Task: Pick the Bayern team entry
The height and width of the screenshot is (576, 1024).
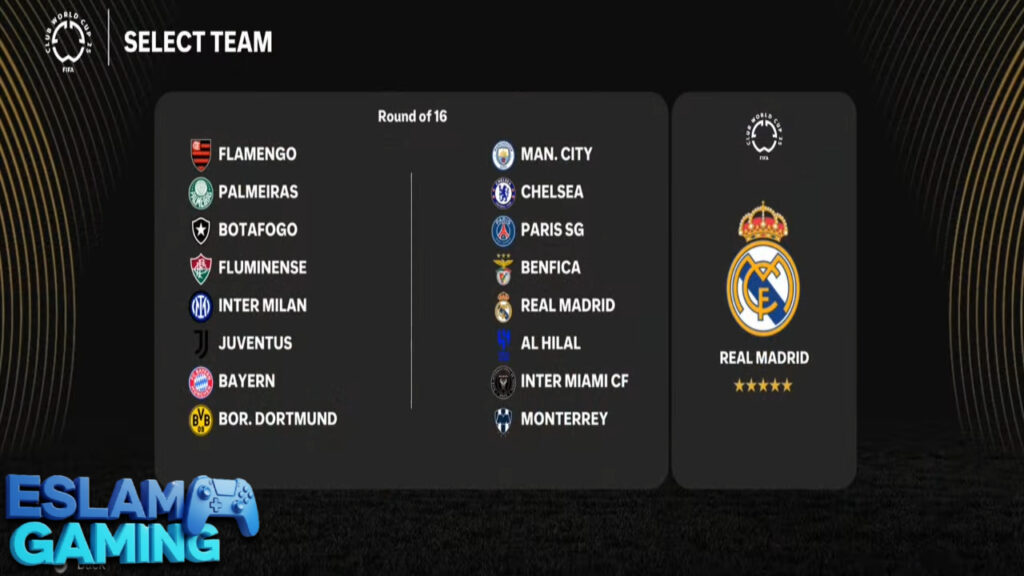Action: [x=245, y=381]
